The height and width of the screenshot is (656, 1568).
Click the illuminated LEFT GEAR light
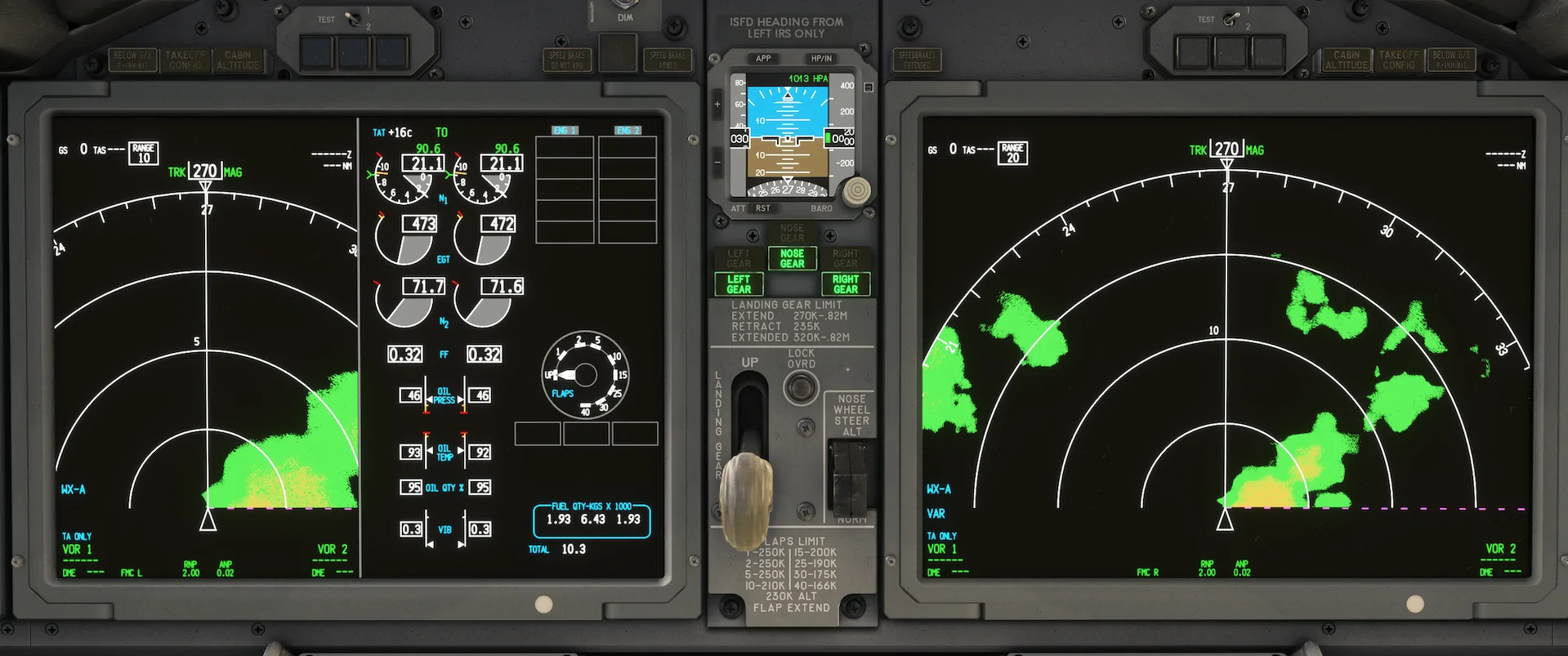pyautogui.click(x=738, y=283)
